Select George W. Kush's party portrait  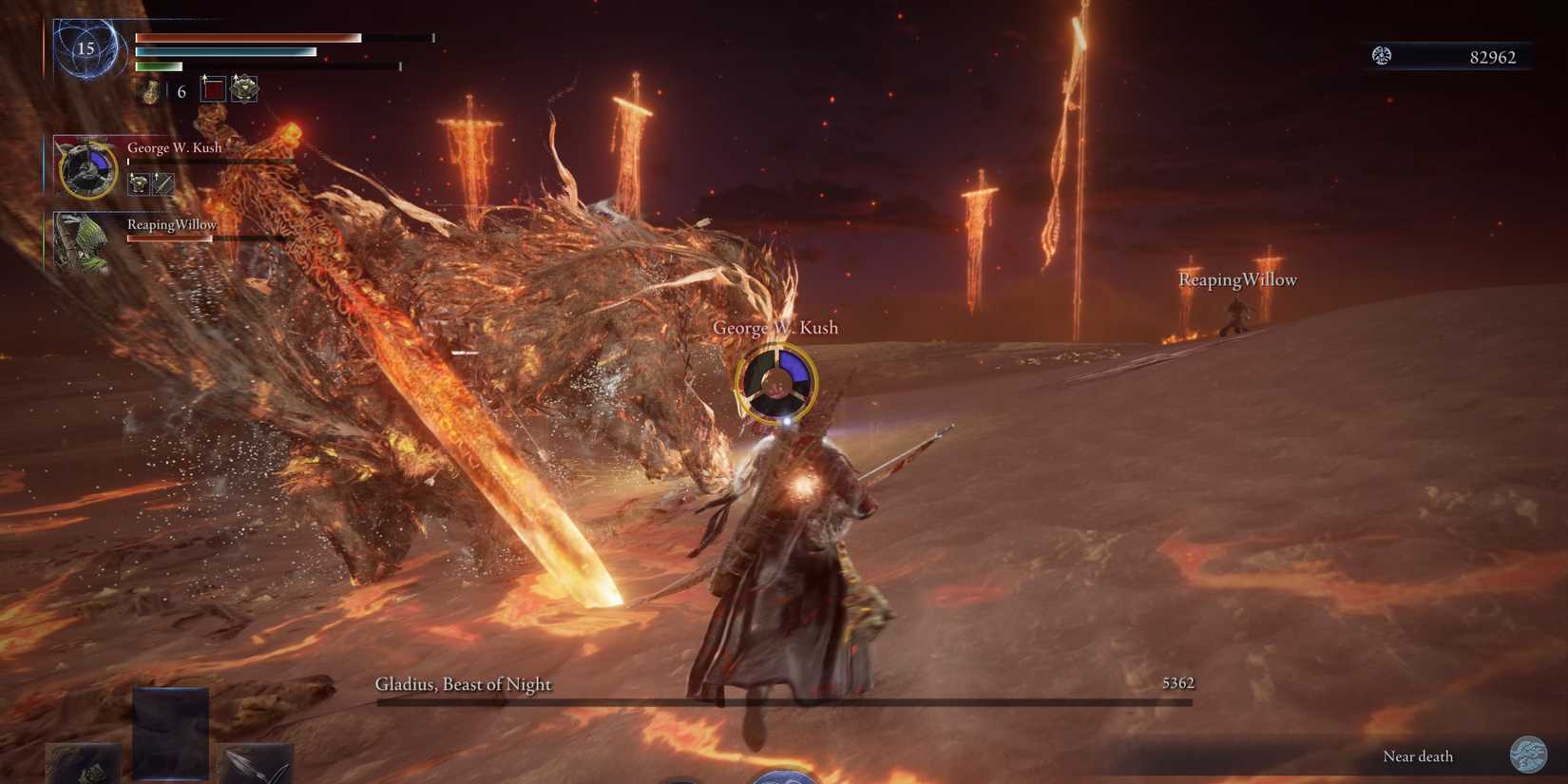[88, 169]
